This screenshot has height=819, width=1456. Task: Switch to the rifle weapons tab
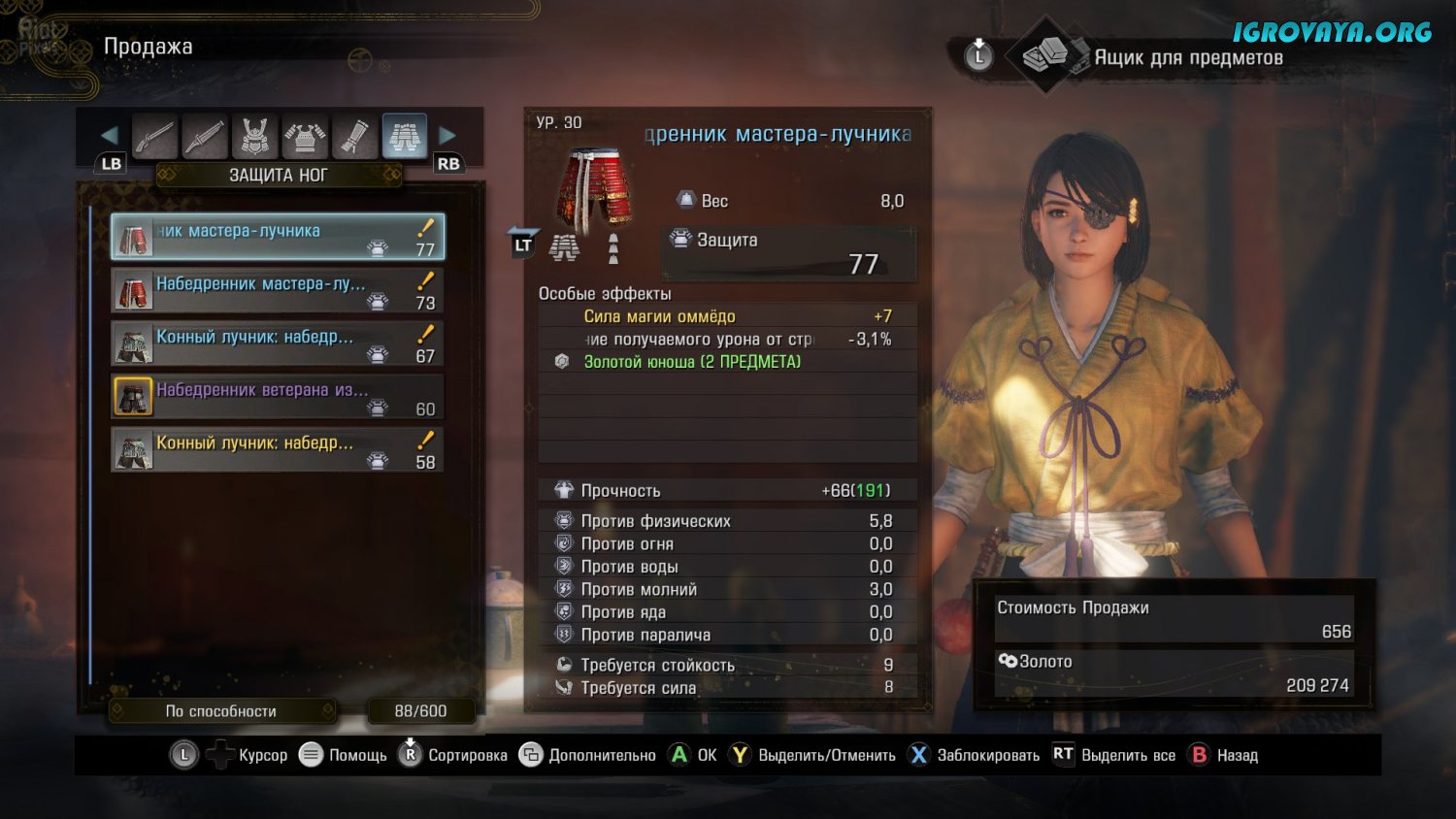154,136
